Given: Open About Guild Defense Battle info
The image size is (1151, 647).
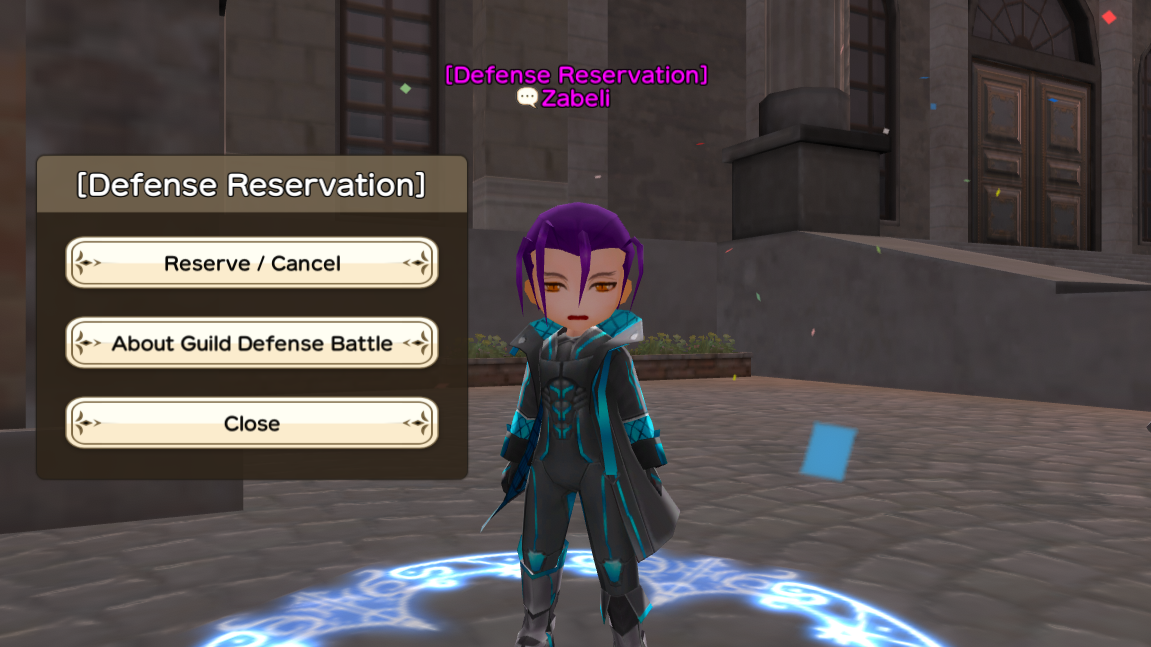Looking at the screenshot, I should click(252, 343).
